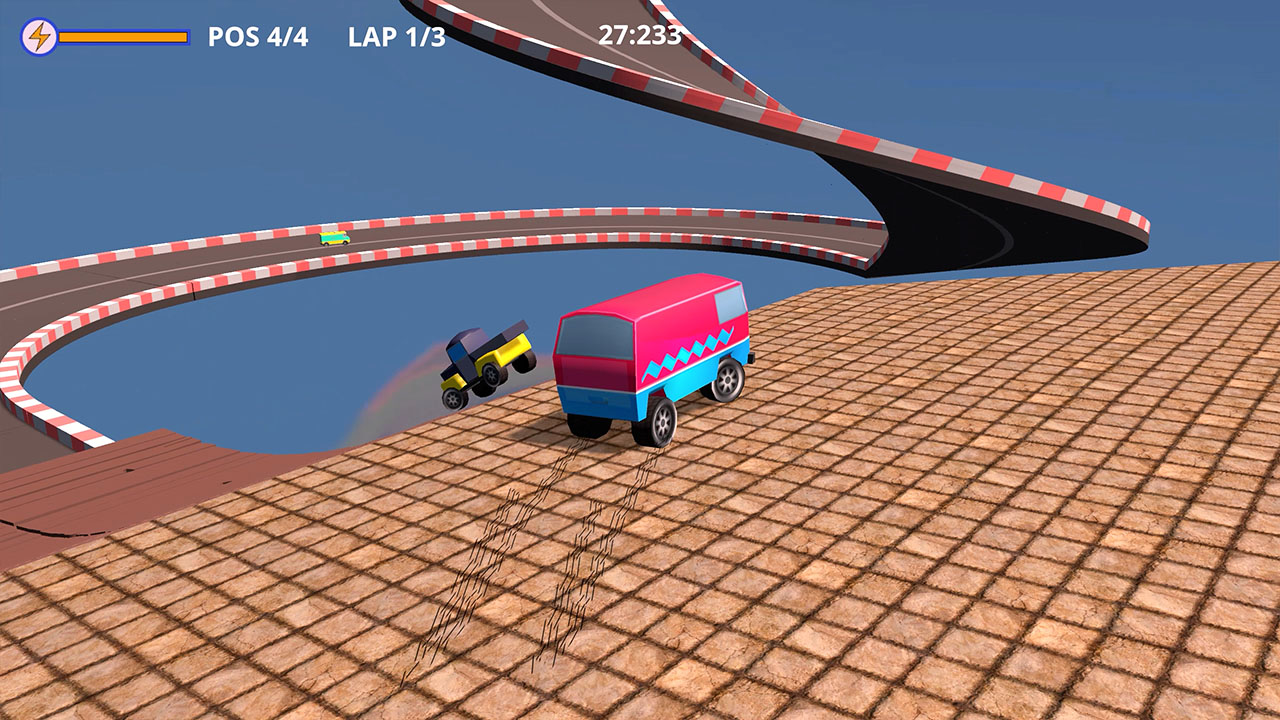Screen dimensions: 1280x720
Task: Select the pink and blue van
Action: click(645, 360)
